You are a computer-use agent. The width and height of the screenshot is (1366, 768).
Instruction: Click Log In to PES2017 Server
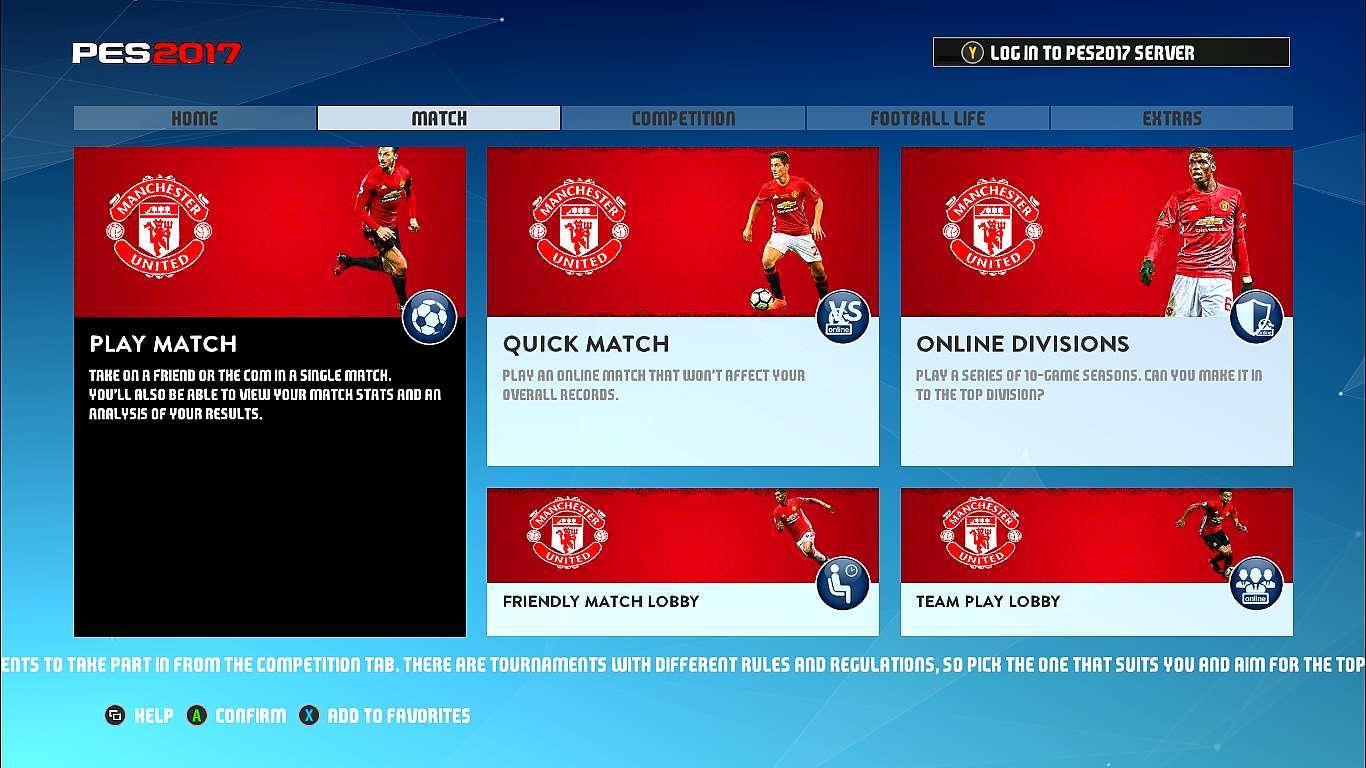point(1111,53)
